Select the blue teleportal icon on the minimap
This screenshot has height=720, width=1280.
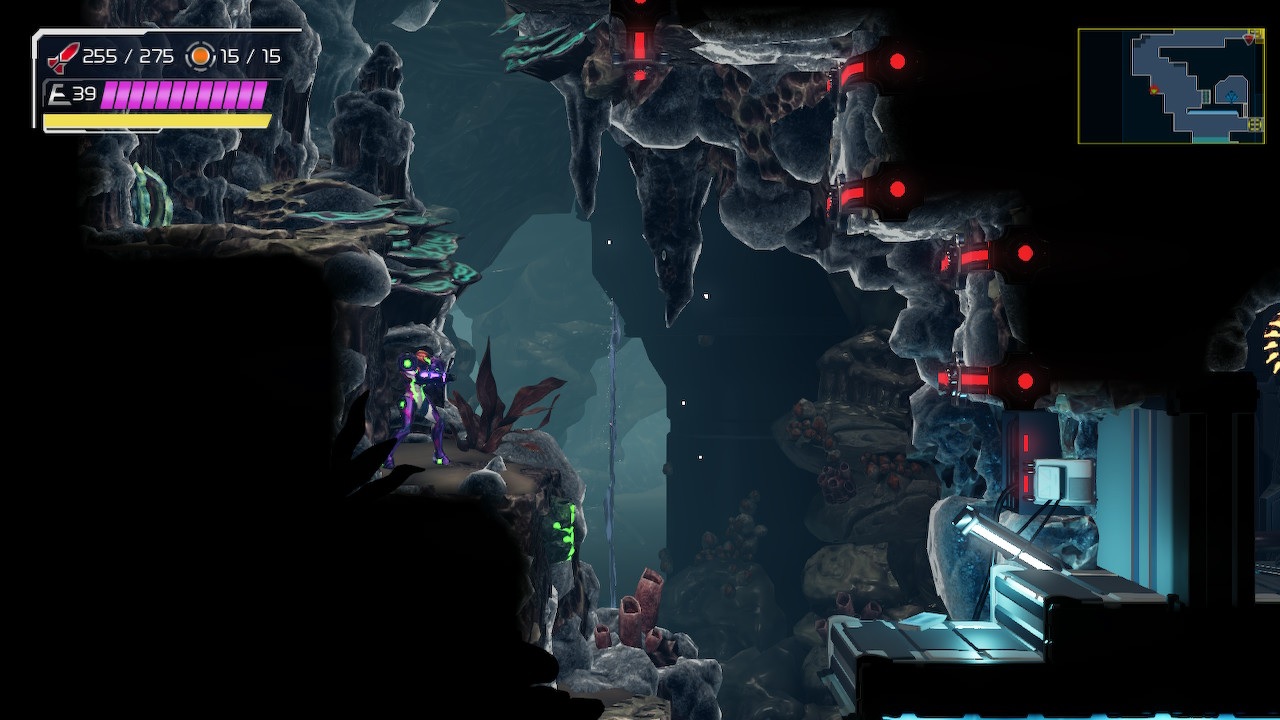tap(1231, 97)
